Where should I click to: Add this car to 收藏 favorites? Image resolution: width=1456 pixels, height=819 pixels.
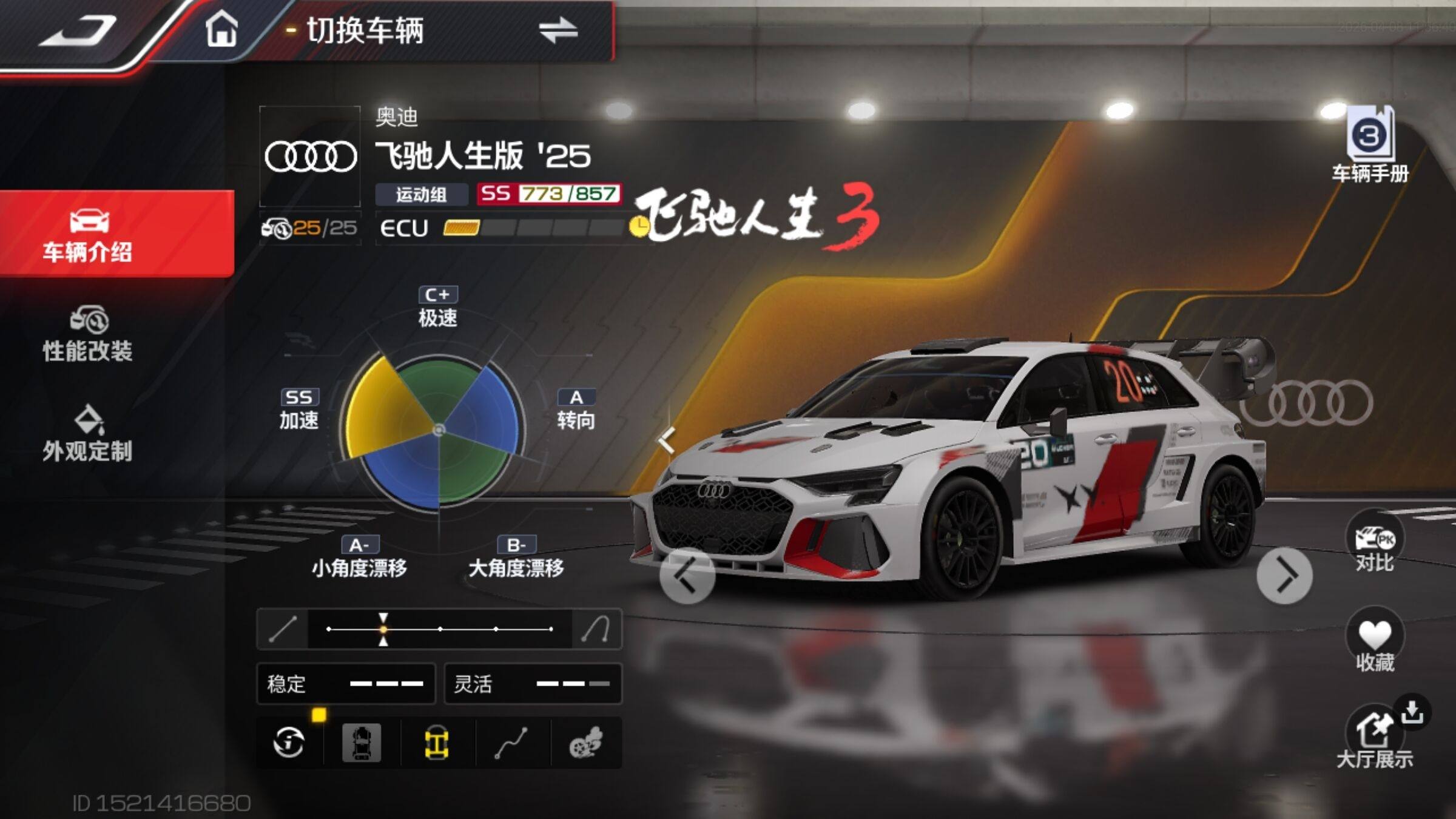tap(1375, 643)
